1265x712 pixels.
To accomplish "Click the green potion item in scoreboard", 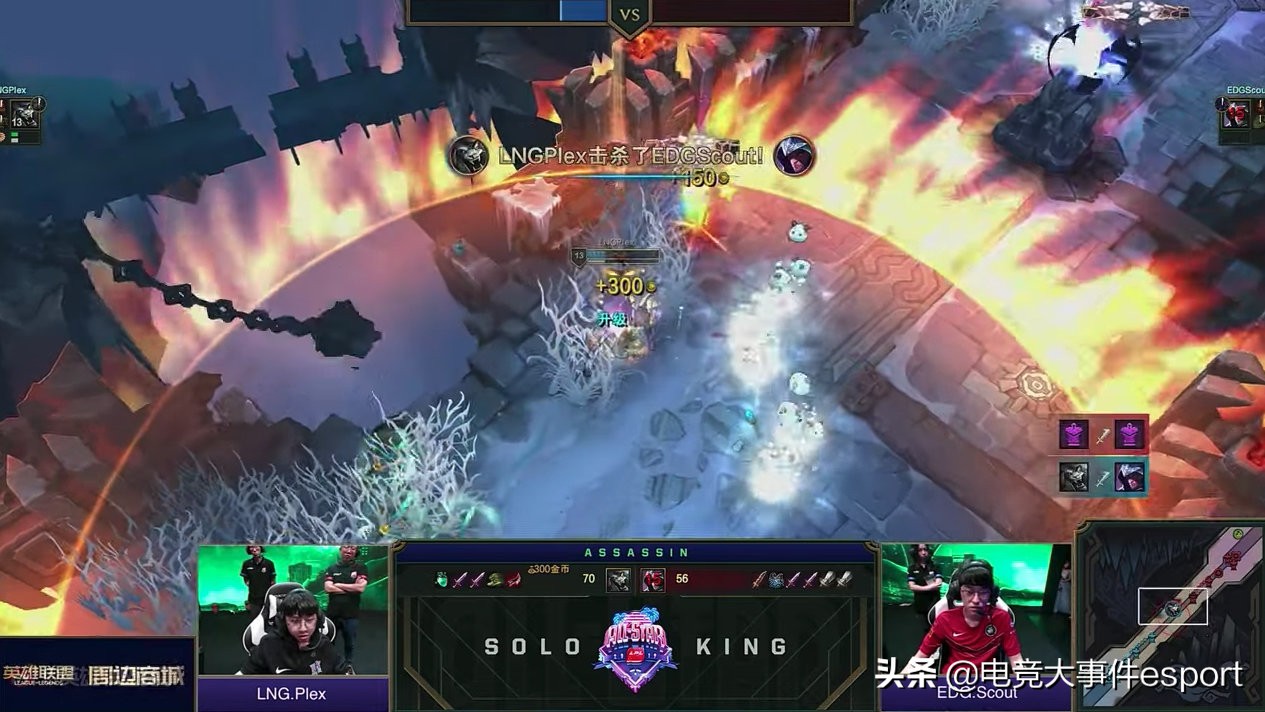I will (x=442, y=579).
